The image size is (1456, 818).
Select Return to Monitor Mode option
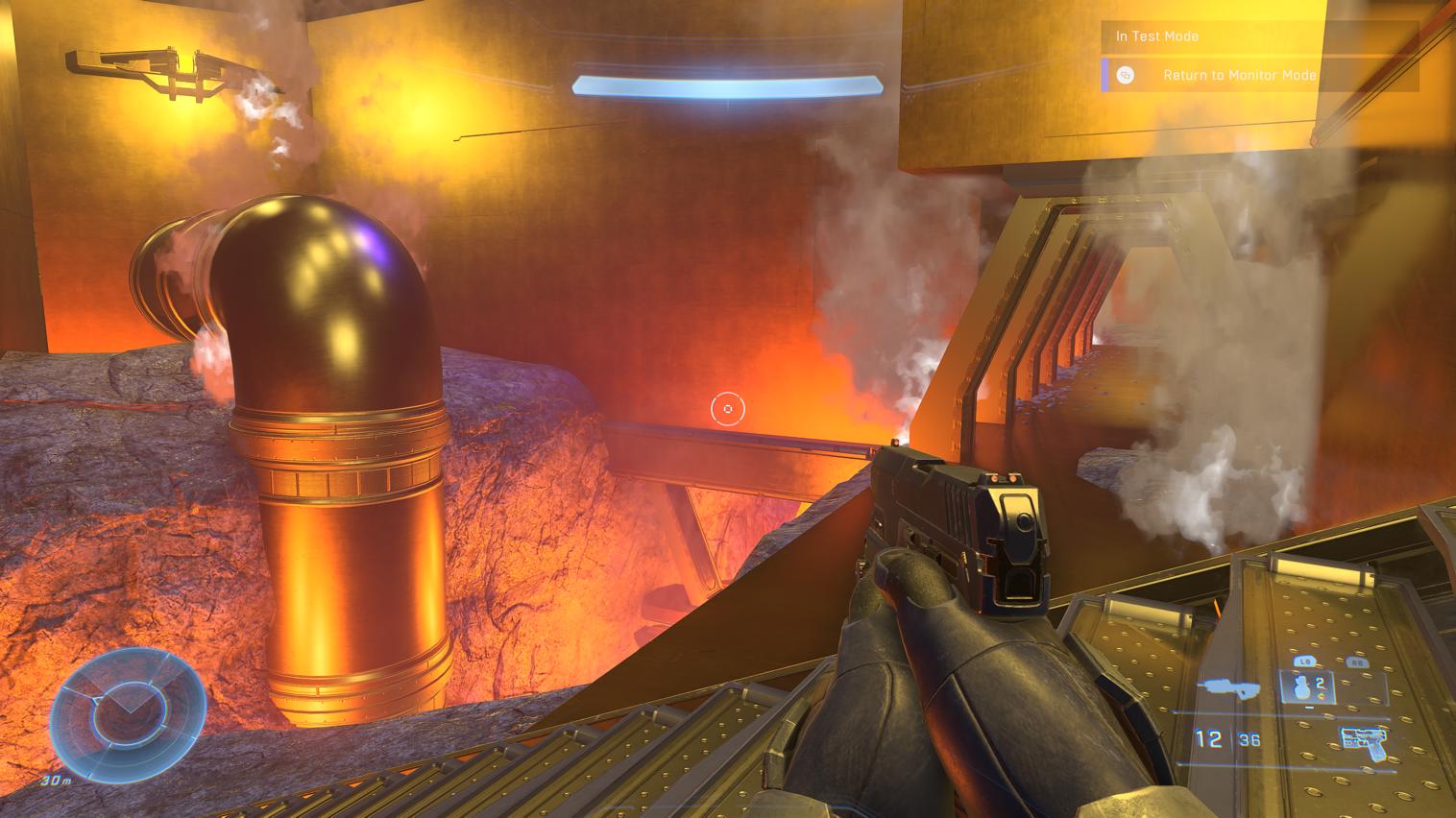point(1239,75)
